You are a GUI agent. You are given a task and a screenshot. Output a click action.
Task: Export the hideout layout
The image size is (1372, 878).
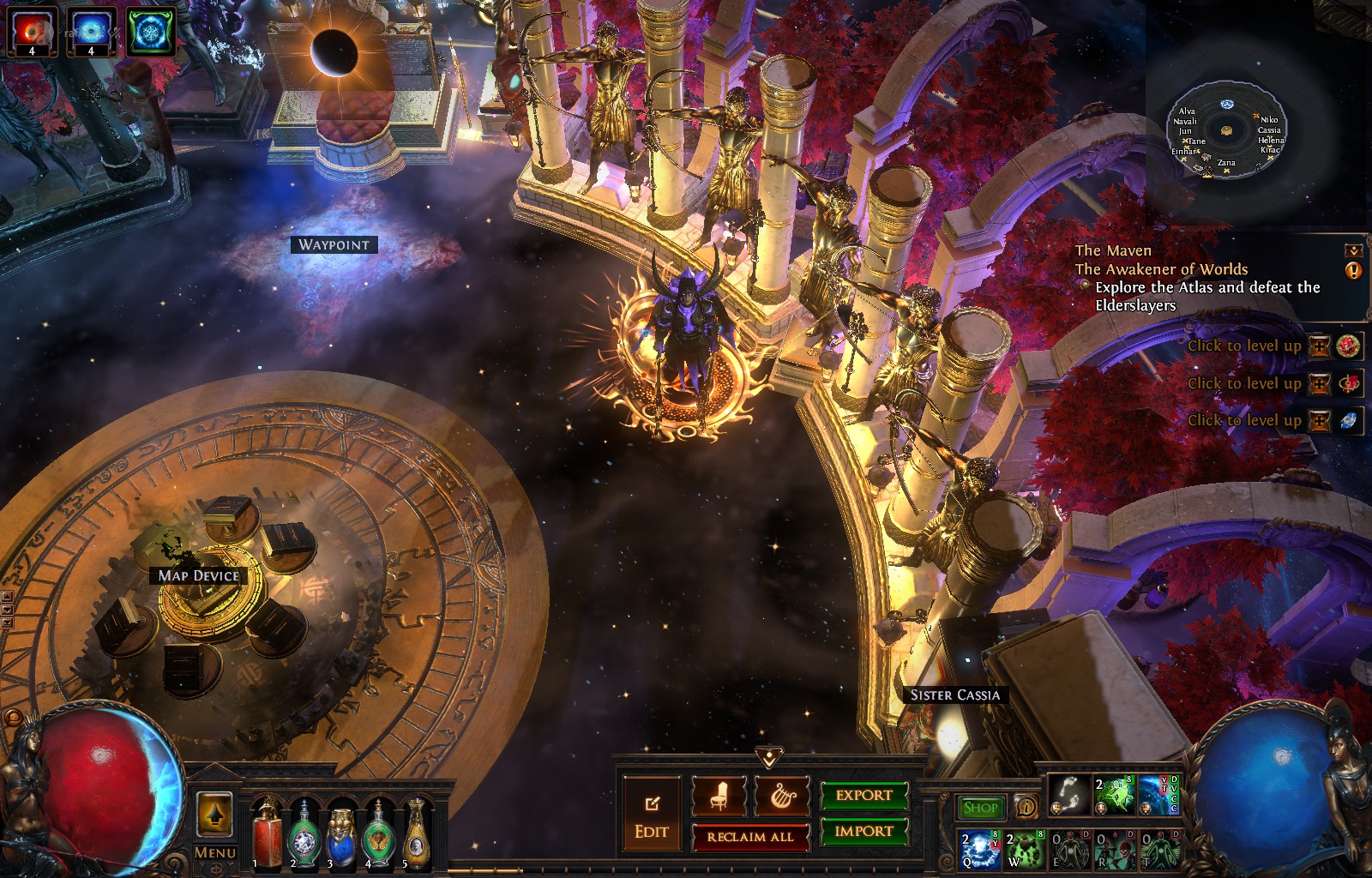(x=864, y=795)
